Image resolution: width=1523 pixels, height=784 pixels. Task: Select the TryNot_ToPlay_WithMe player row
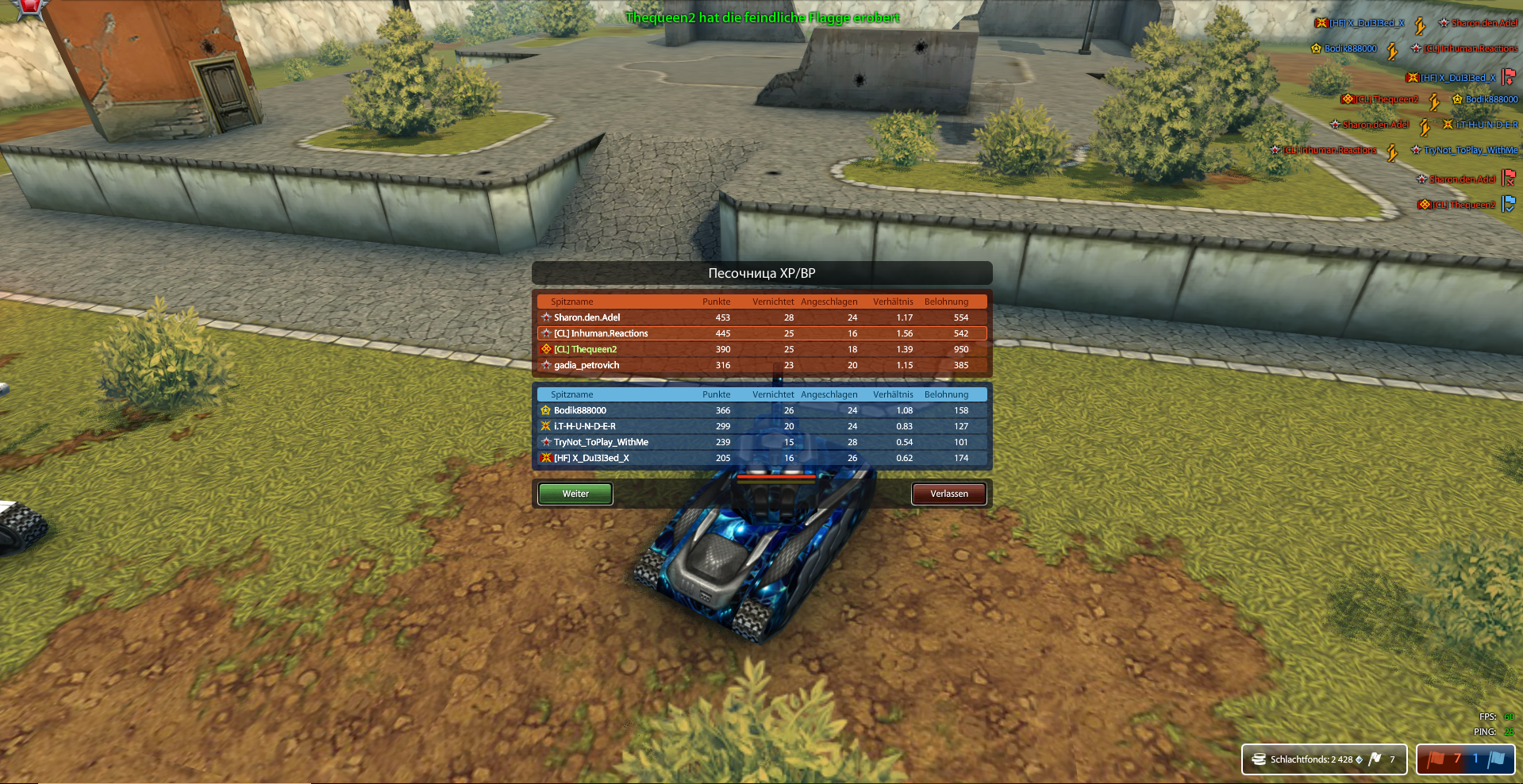762,442
